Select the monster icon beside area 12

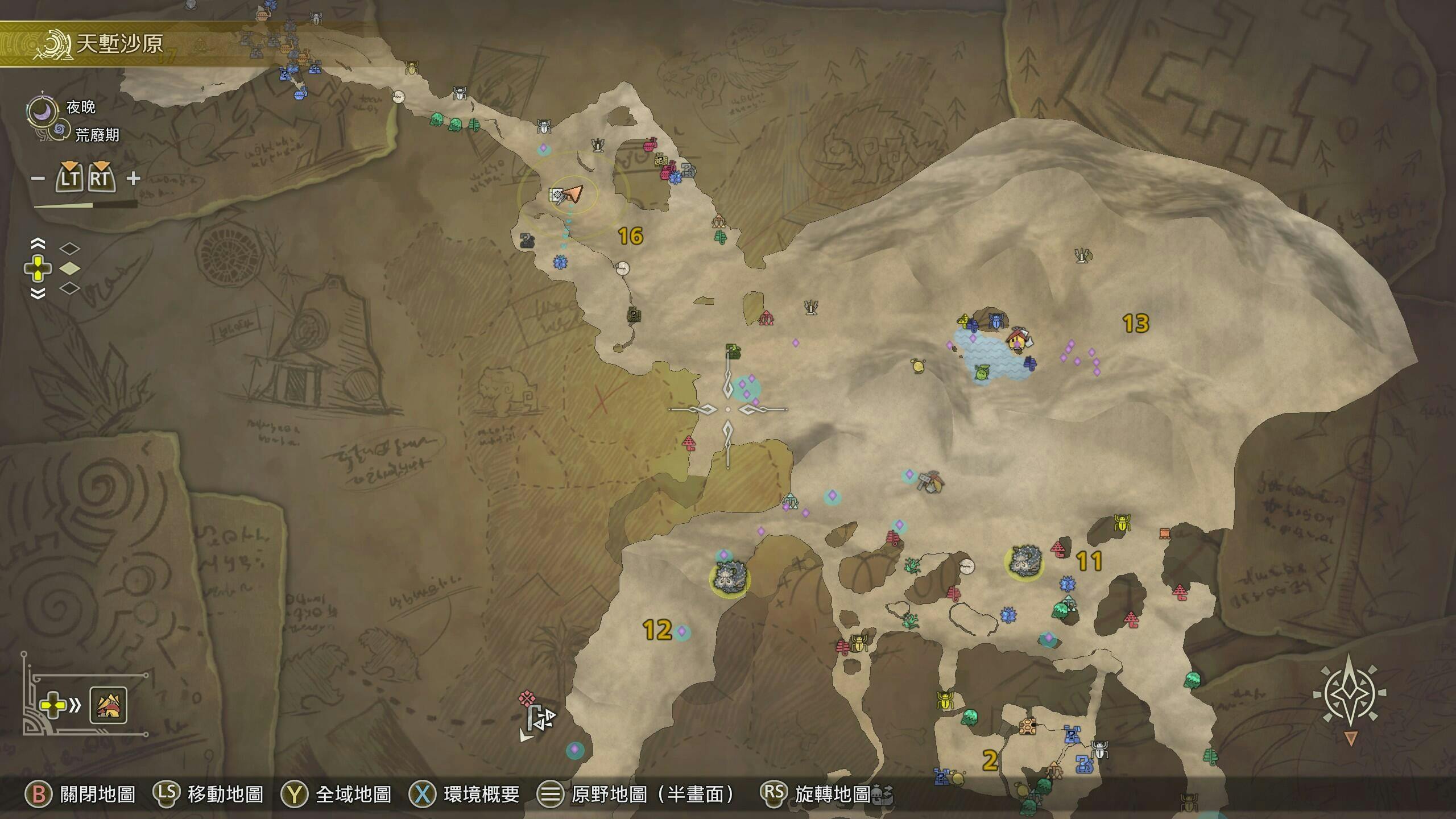click(729, 577)
